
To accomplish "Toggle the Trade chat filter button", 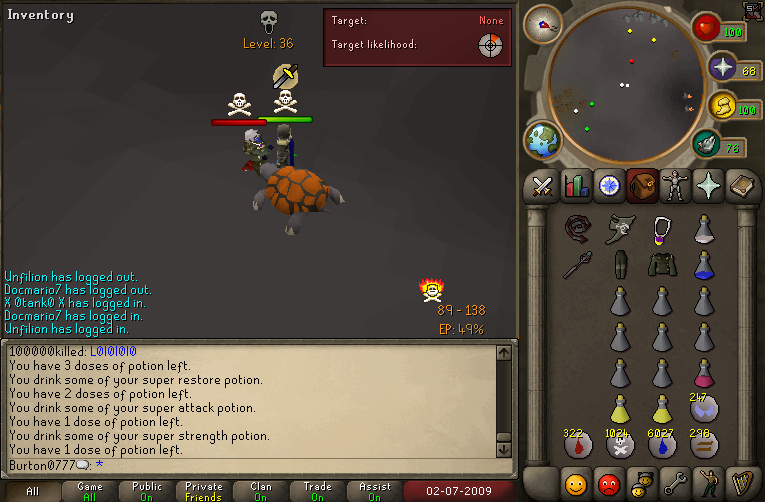I will pyautogui.click(x=317, y=491).
